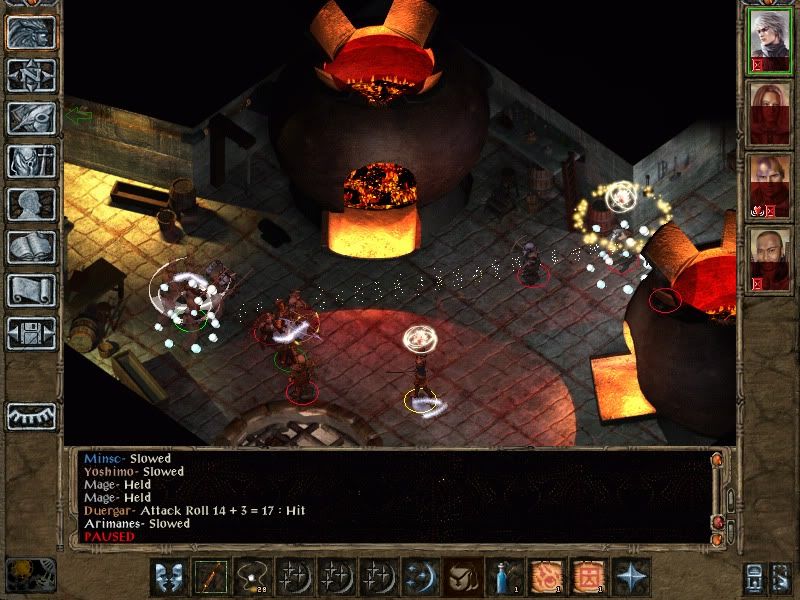Select the sling weapon slot showing 28 ammo

pyautogui.click(x=252, y=577)
